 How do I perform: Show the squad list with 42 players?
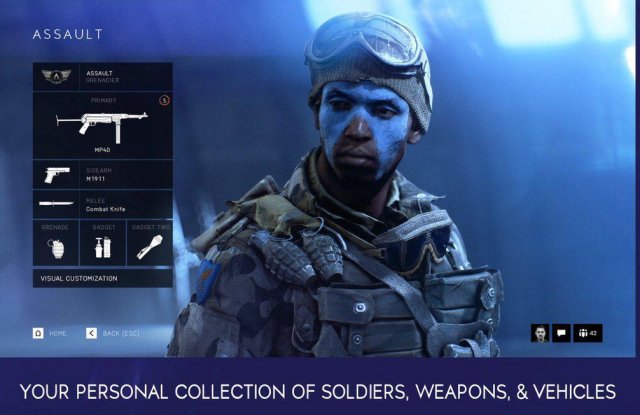tap(586, 333)
